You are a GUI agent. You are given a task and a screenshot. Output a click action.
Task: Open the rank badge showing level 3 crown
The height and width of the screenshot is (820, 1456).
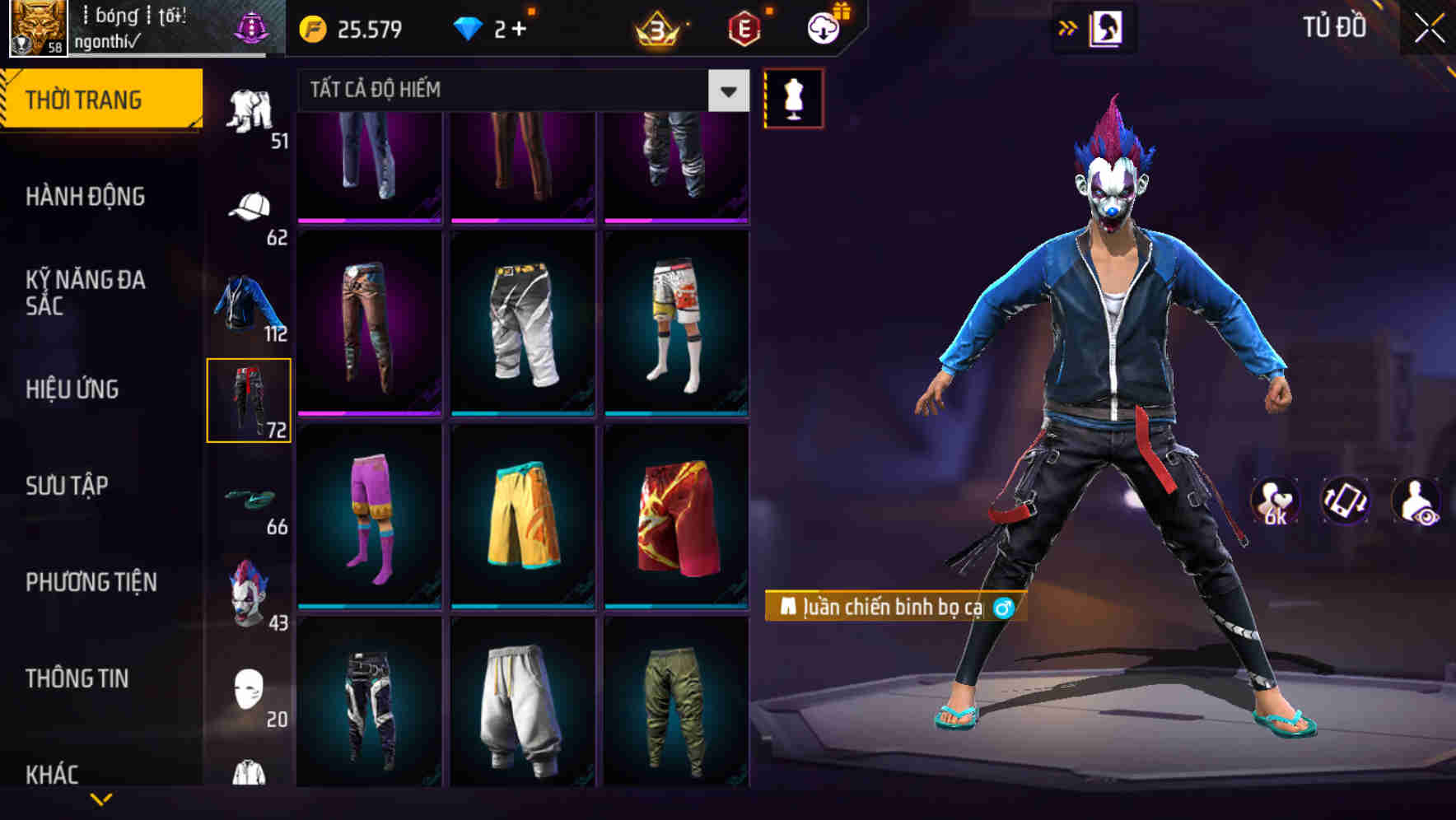click(659, 28)
